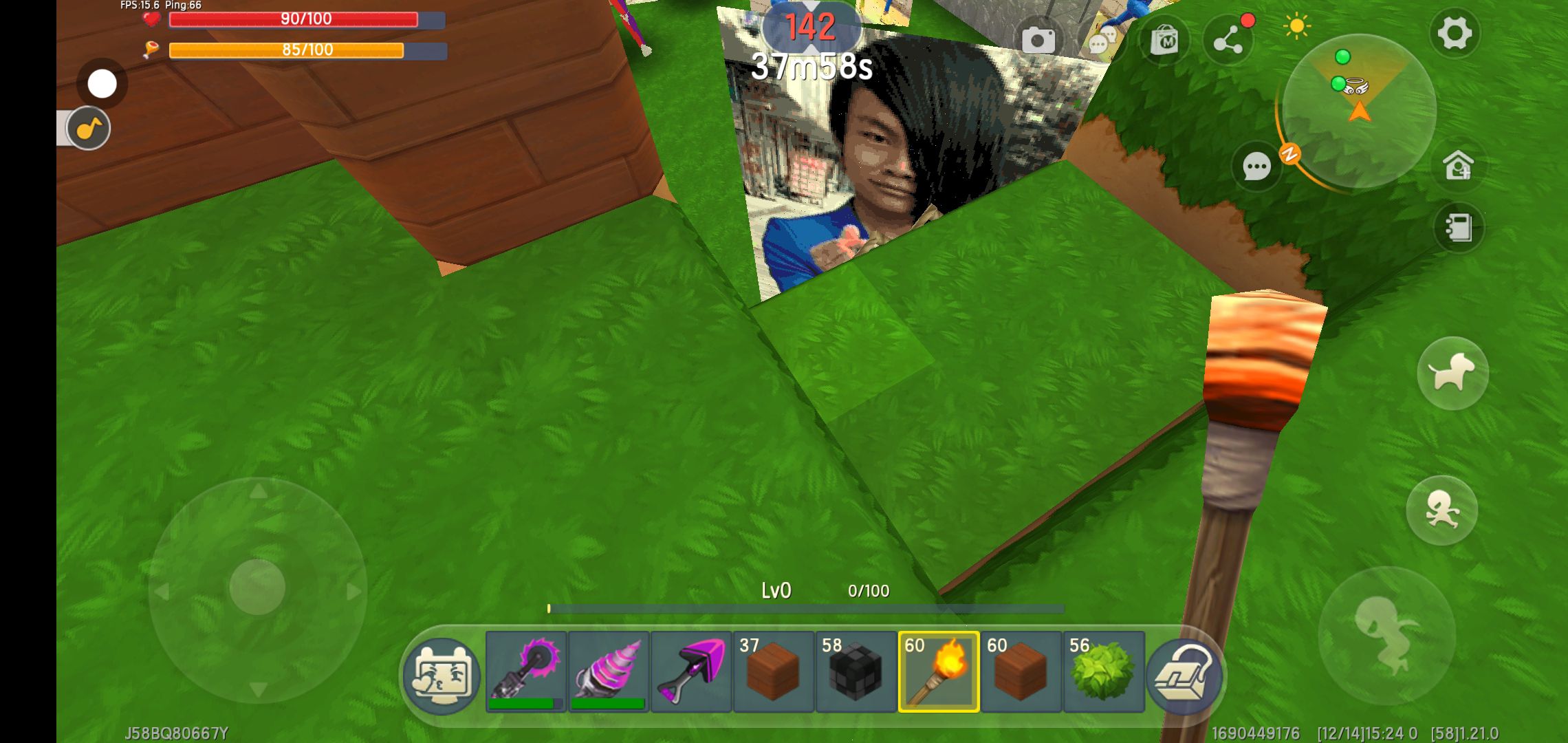Open the settings gear menu
This screenshot has height=743, width=1568.
pyautogui.click(x=1454, y=33)
